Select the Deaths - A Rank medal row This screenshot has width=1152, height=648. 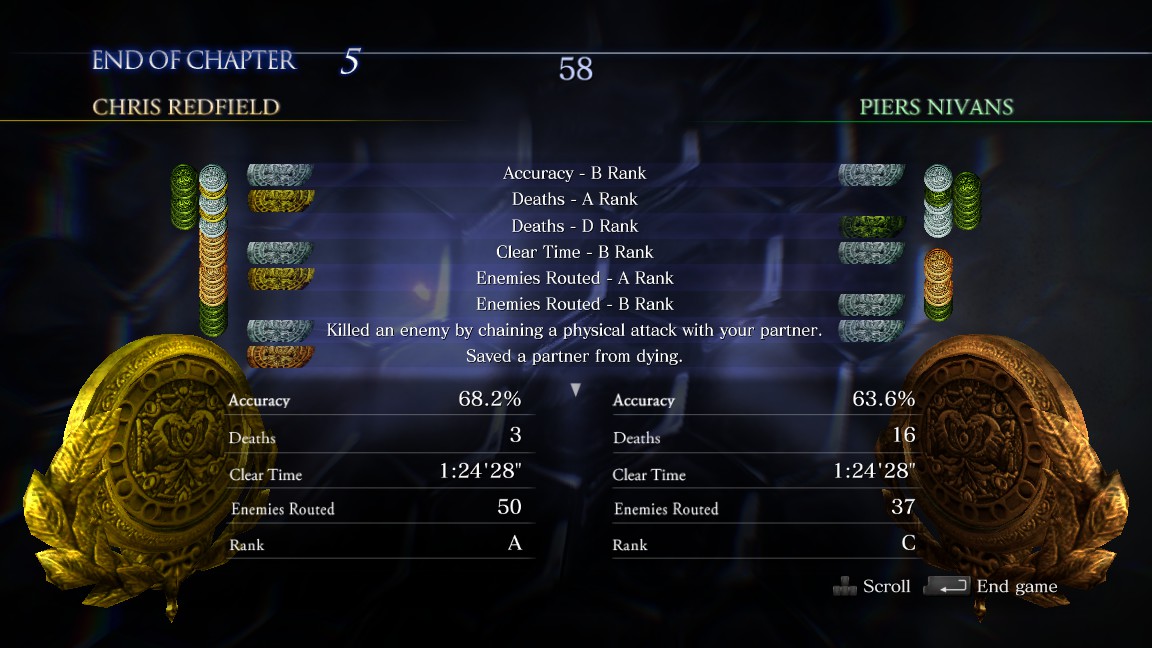click(575, 200)
